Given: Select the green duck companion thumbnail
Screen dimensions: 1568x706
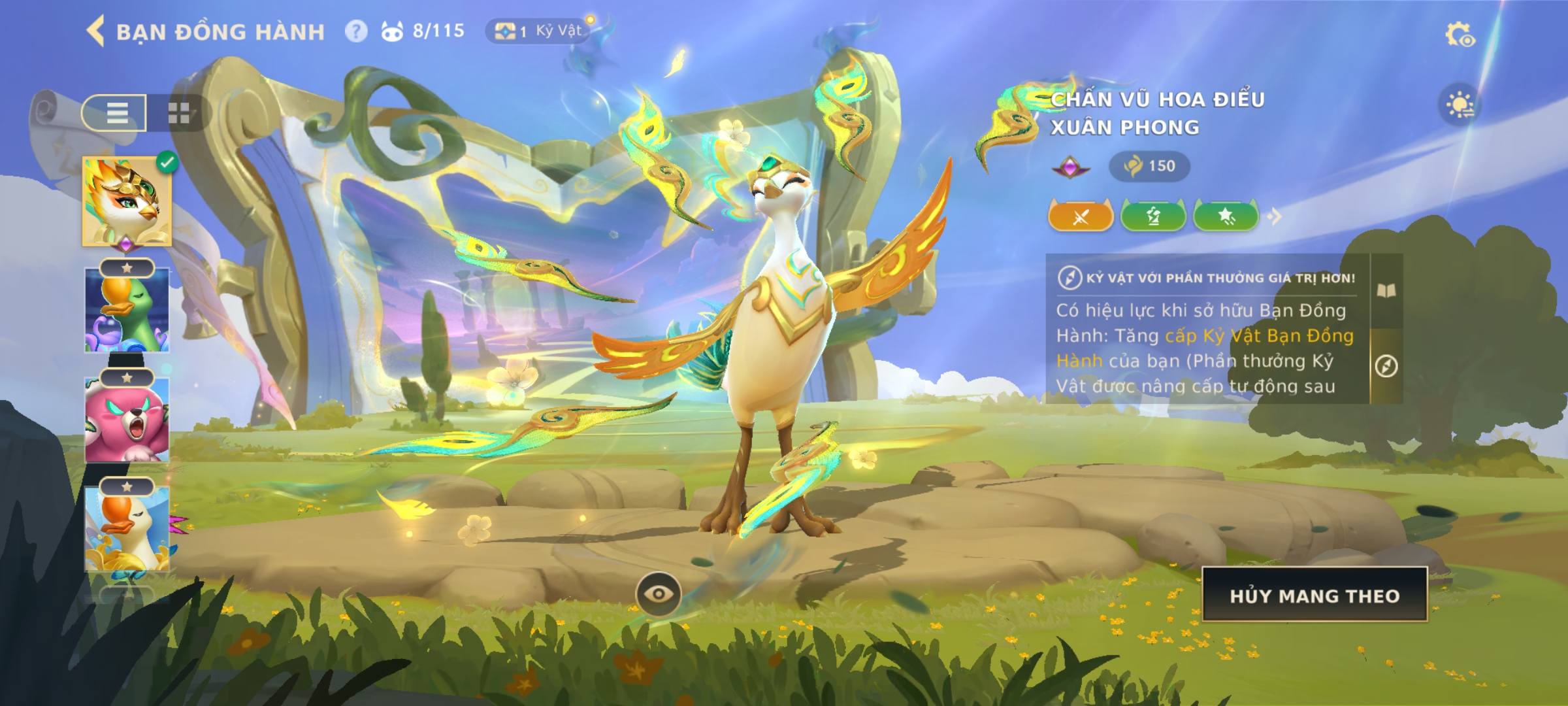Looking at the screenshot, I should (127, 311).
